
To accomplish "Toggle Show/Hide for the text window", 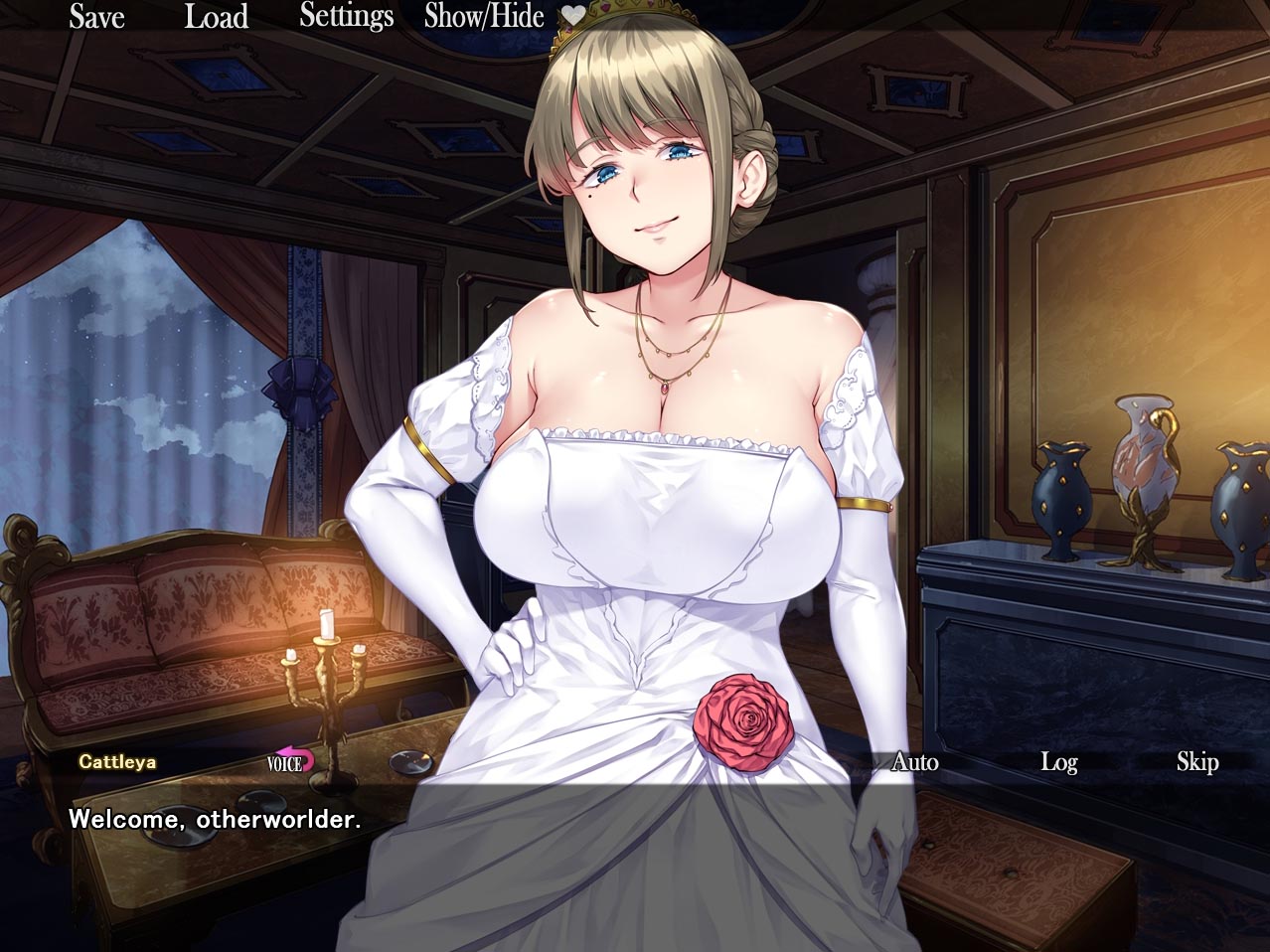I will click(483, 17).
